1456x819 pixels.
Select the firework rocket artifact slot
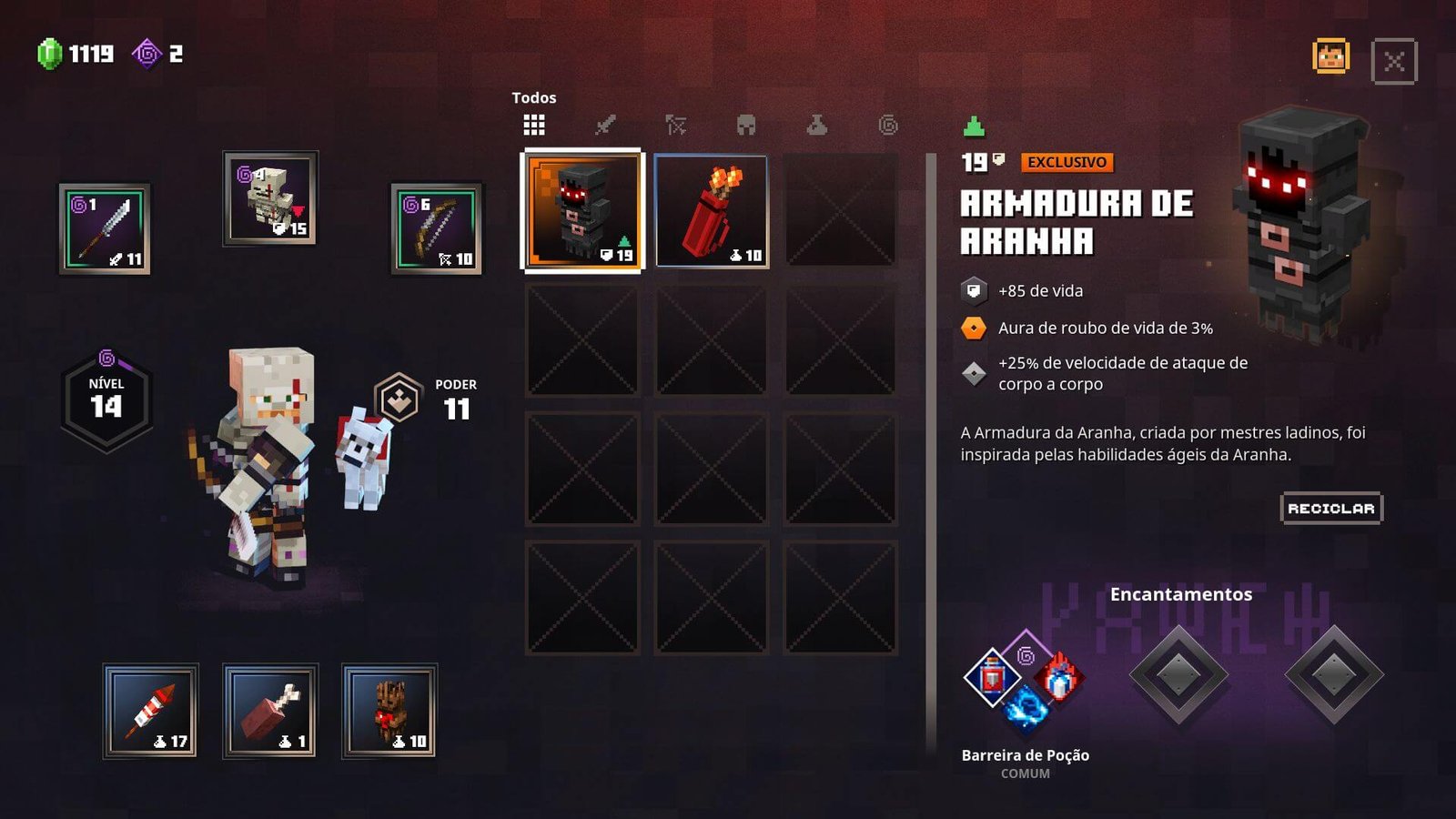click(150, 711)
